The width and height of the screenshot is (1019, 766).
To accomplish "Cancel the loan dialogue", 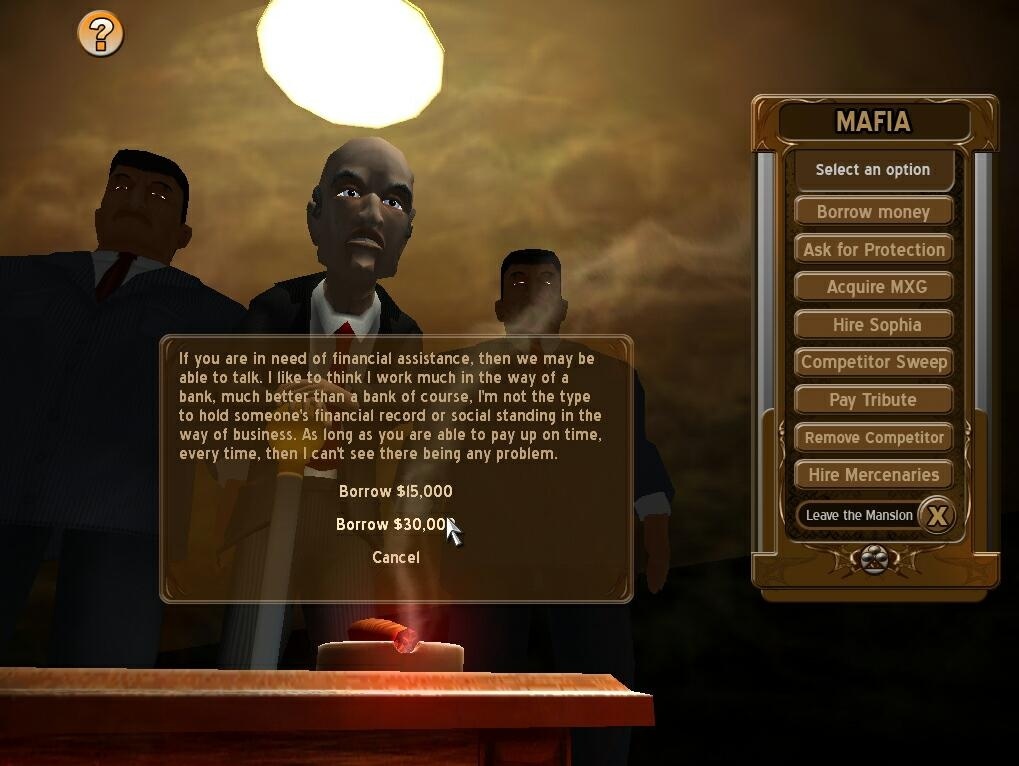I will pyautogui.click(x=396, y=557).
